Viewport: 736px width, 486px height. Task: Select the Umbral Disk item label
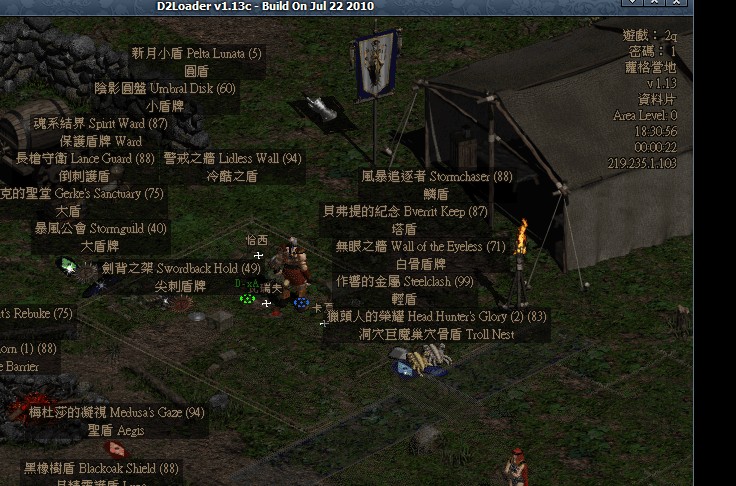tap(165, 88)
